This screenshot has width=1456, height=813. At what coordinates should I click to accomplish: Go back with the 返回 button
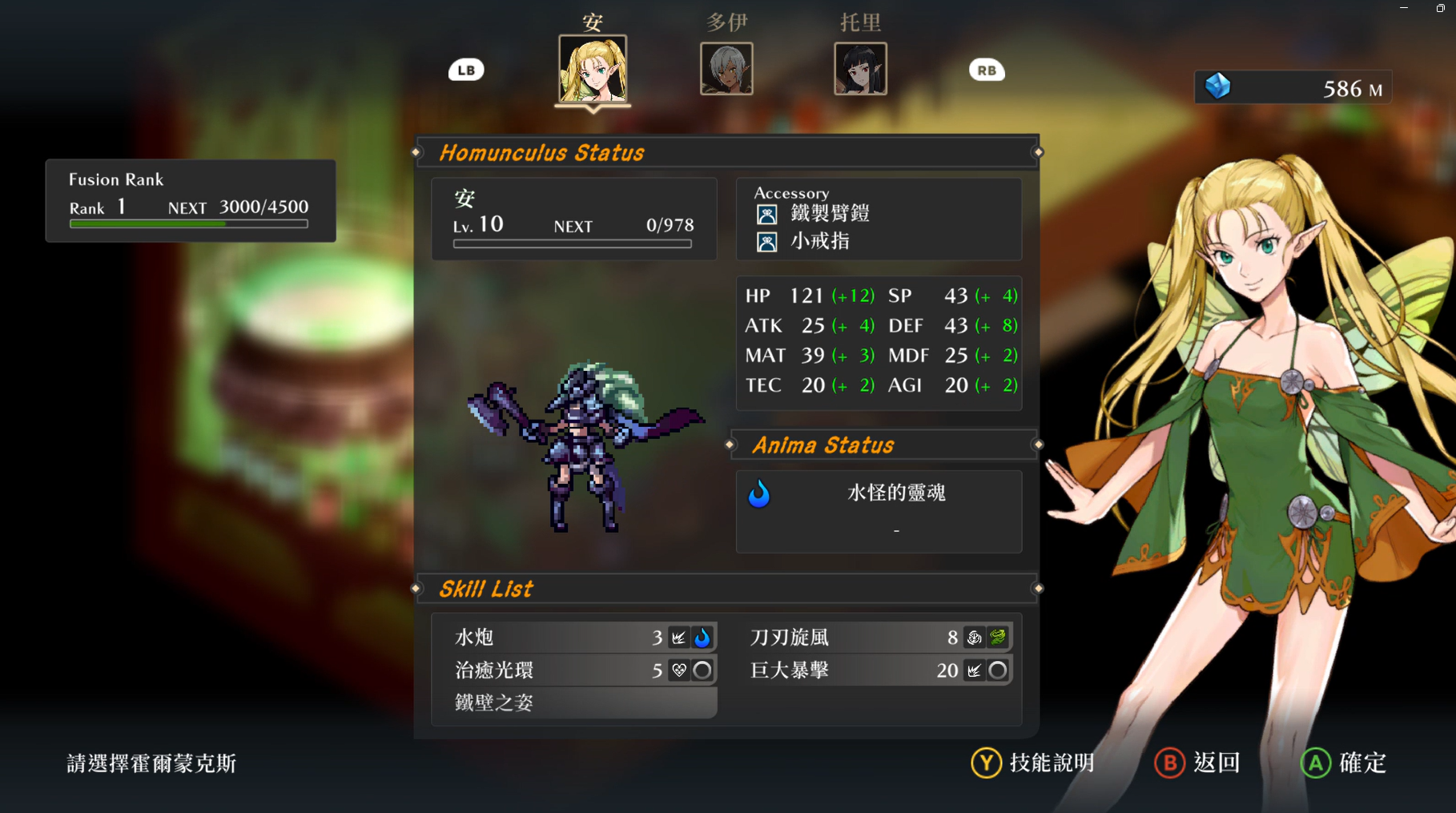pyautogui.click(x=1197, y=763)
